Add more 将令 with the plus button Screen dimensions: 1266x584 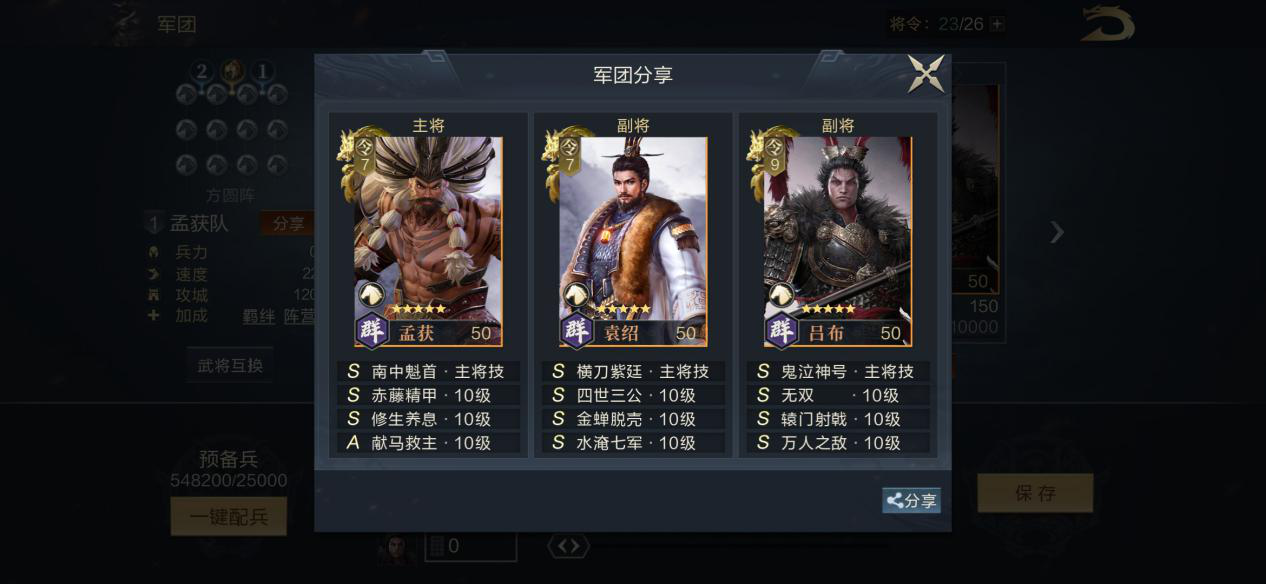click(x=996, y=24)
